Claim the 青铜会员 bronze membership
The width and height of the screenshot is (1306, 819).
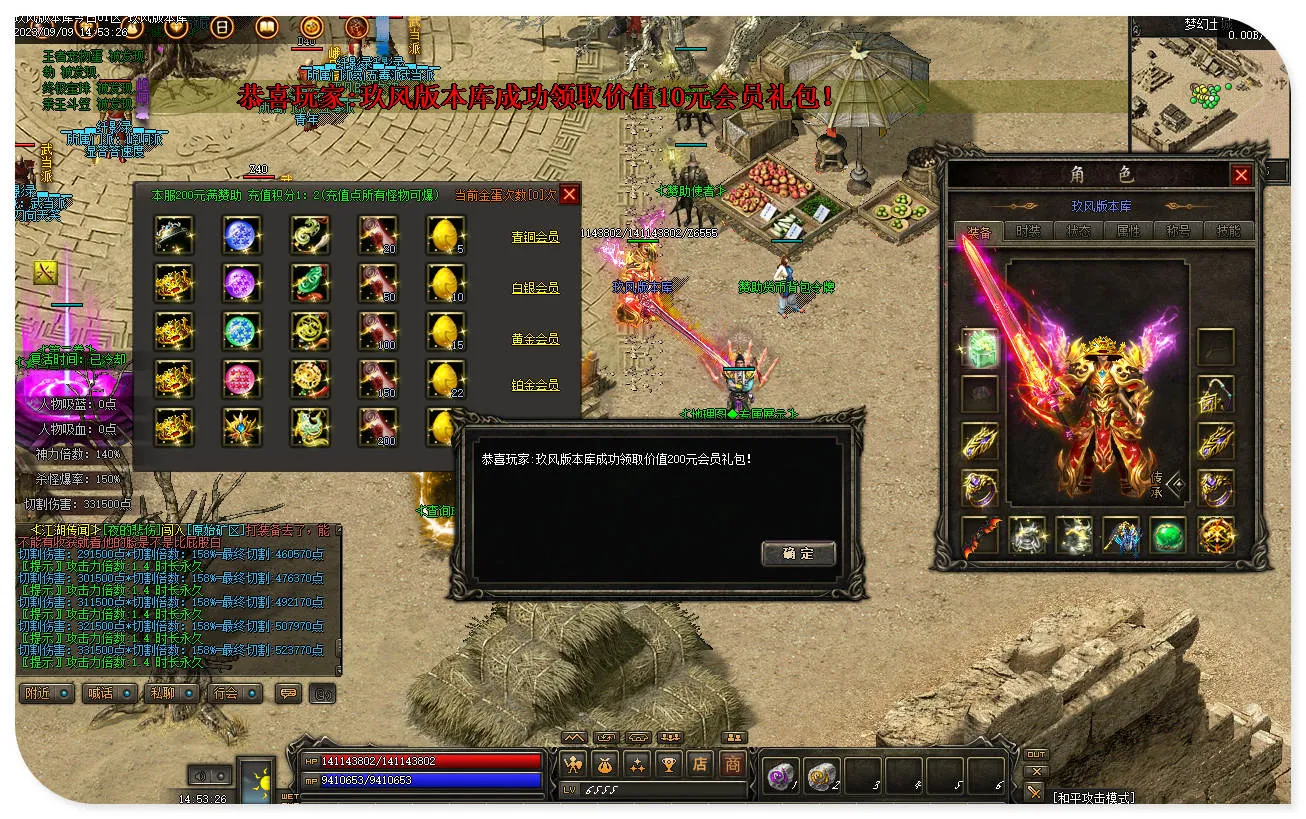535,237
